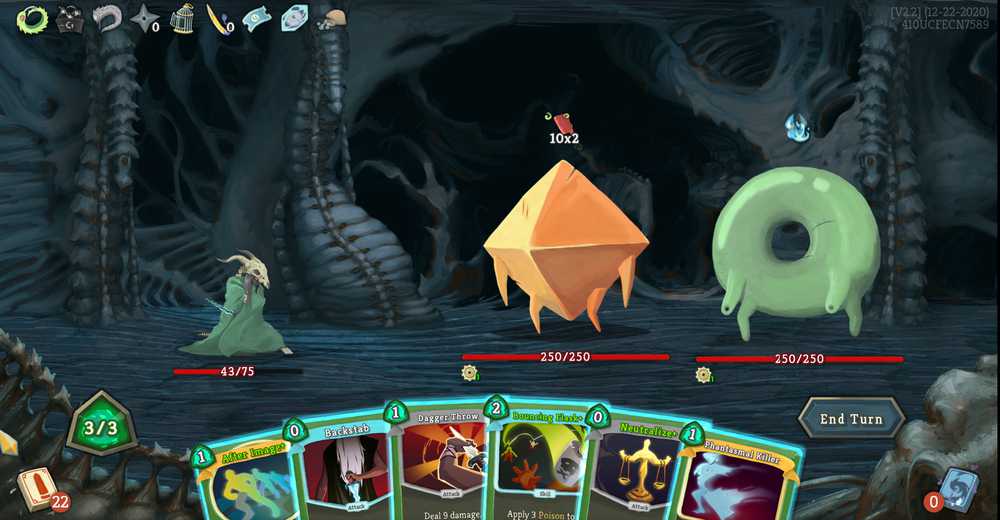Inspect the grey curved tail relic
This screenshot has height=520, width=1000.
pyautogui.click(x=107, y=18)
